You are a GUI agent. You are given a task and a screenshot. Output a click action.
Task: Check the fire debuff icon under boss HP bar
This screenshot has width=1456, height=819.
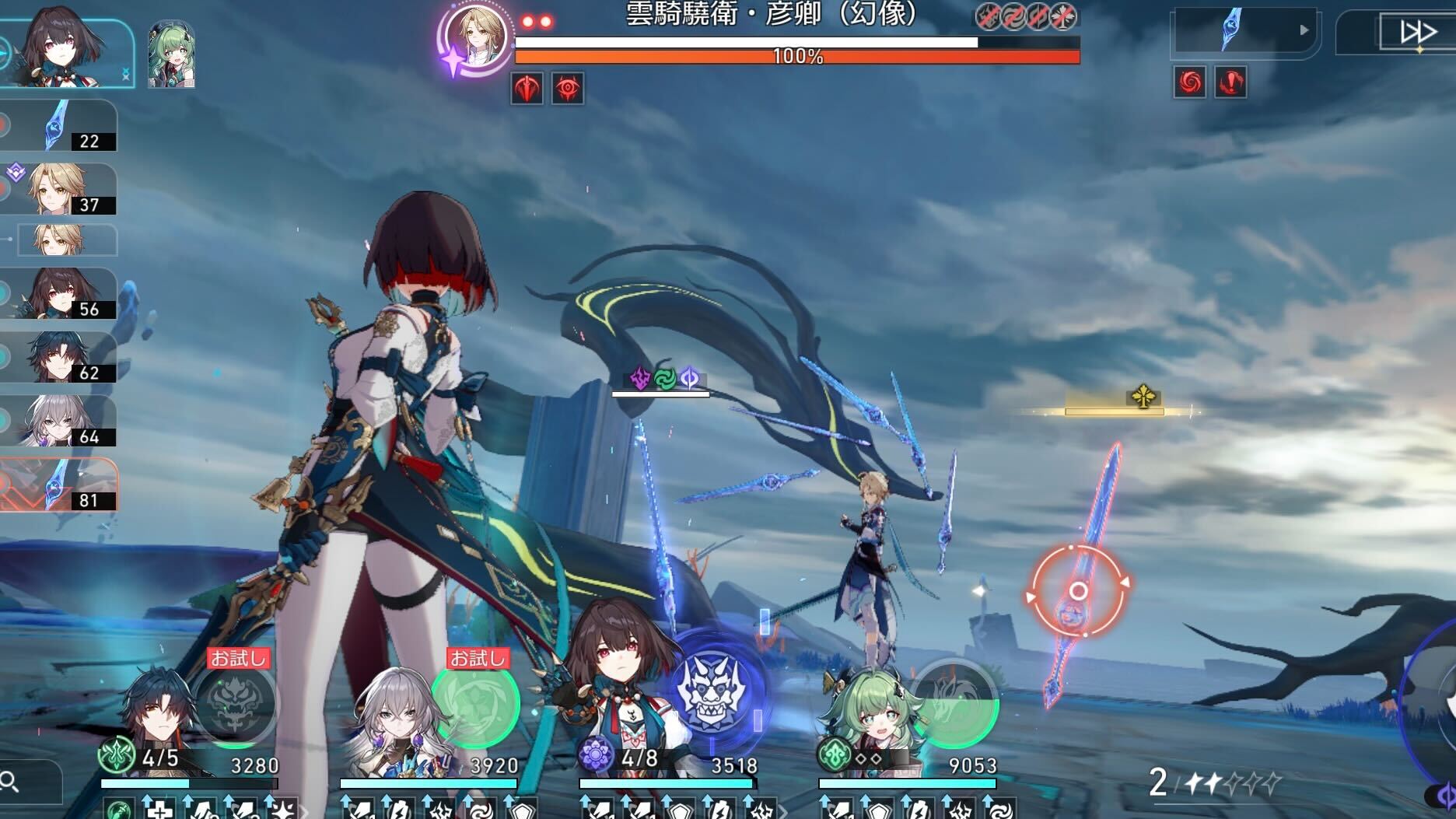525,86
